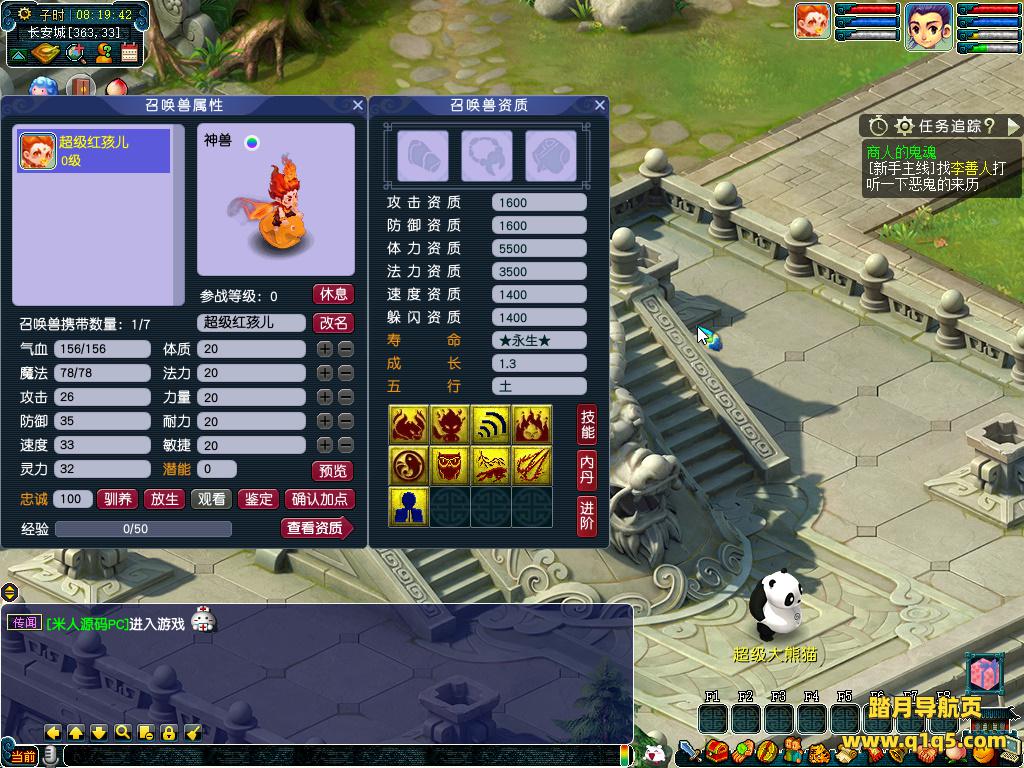Rename pet with 改名 button
This screenshot has width=1024, height=768.
(x=333, y=323)
